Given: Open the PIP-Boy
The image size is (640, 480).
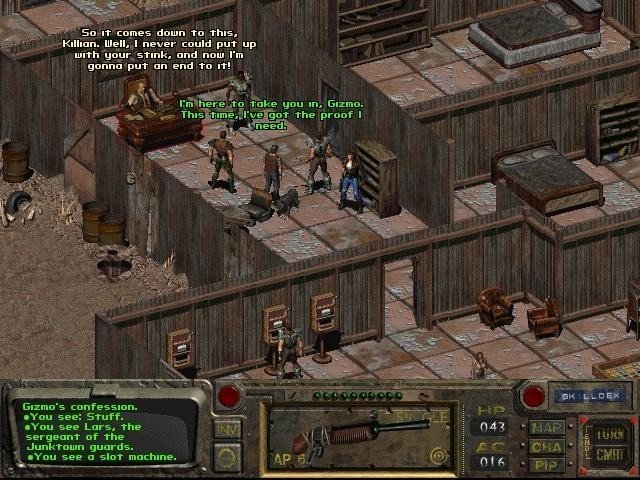Looking at the screenshot, I should pos(547,464).
